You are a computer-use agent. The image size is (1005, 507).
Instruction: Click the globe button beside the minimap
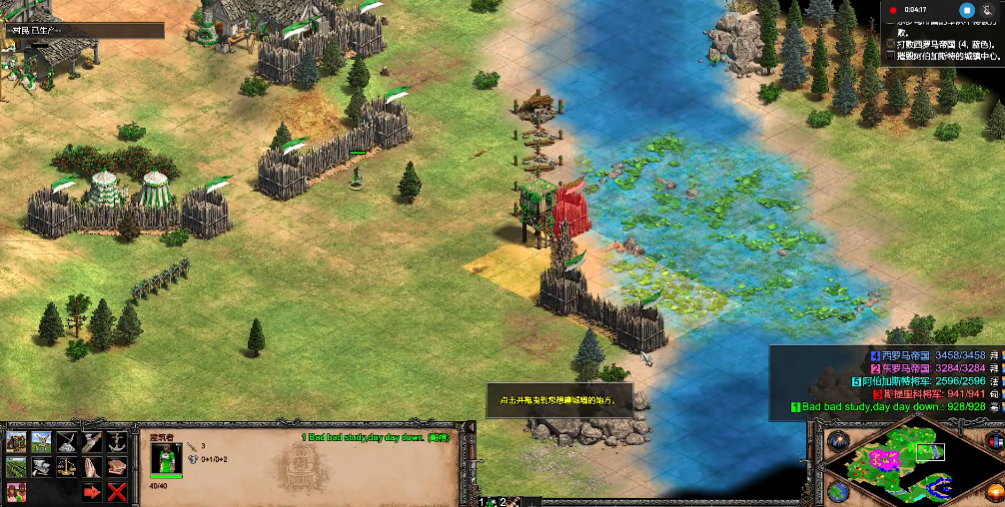click(836, 491)
